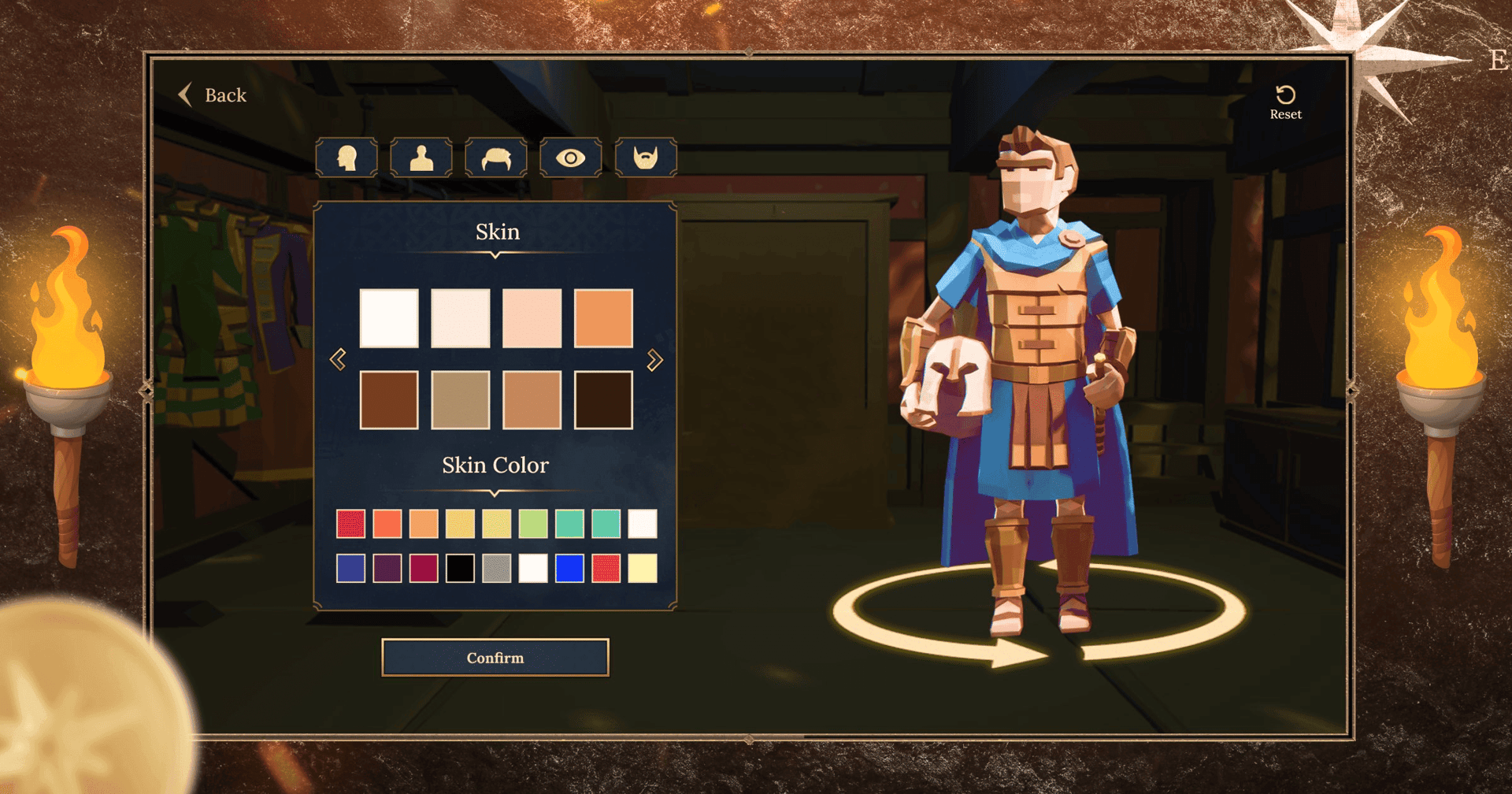Open the body customization tab icon
This screenshot has width=1512, height=794.
click(x=421, y=157)
